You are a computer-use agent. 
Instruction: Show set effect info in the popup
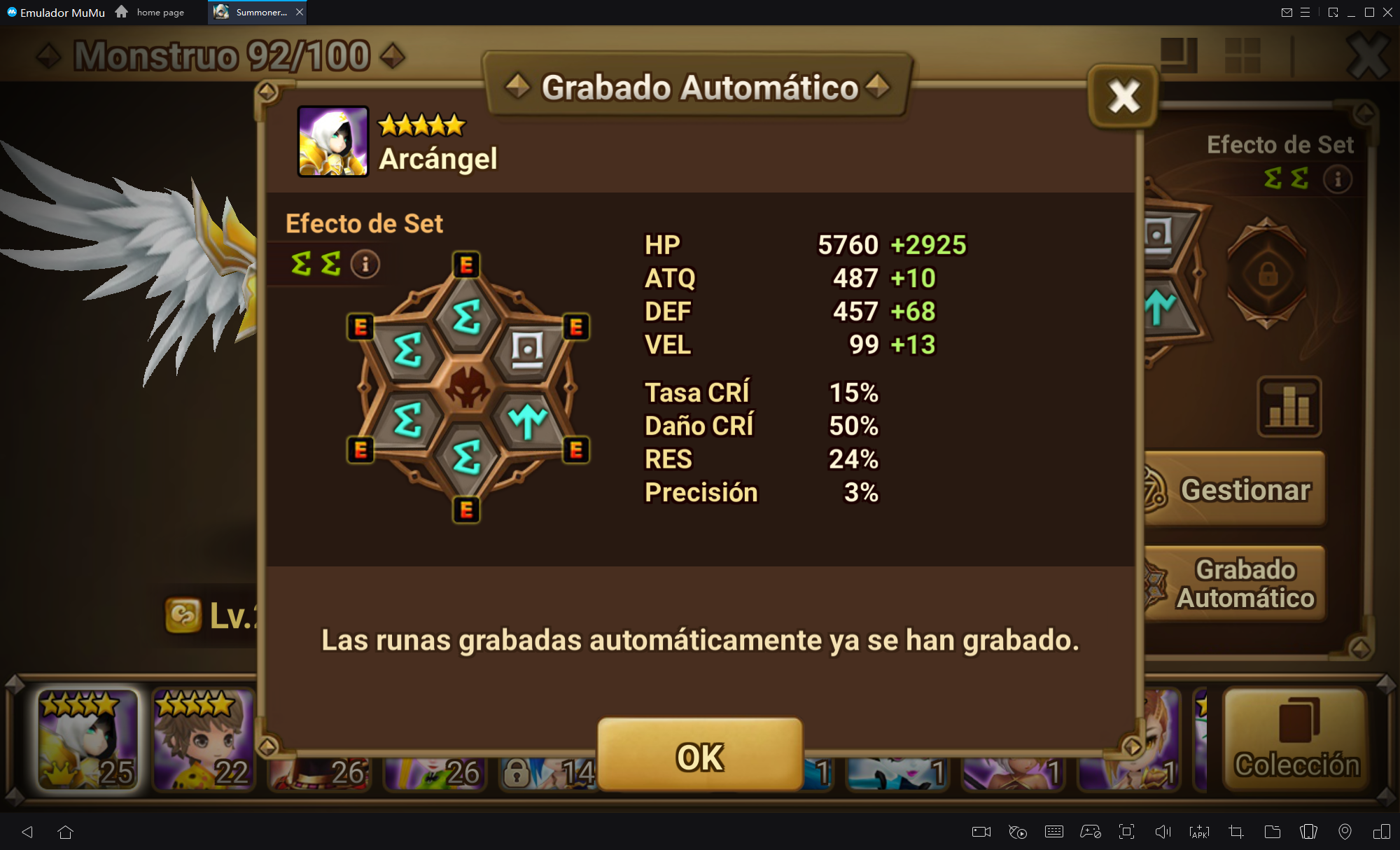[x=365, y=265]
